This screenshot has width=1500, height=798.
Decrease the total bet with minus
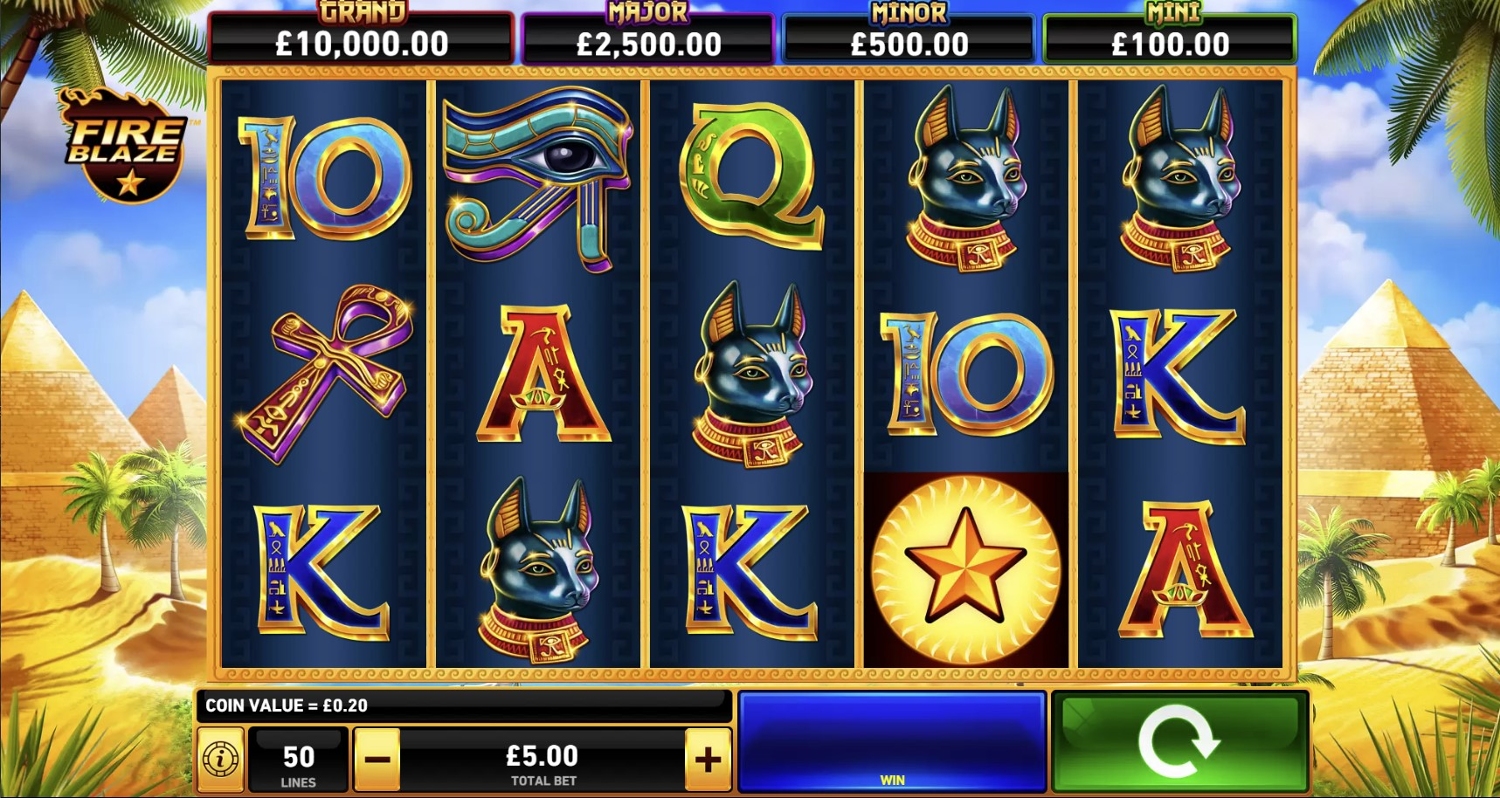377,760
